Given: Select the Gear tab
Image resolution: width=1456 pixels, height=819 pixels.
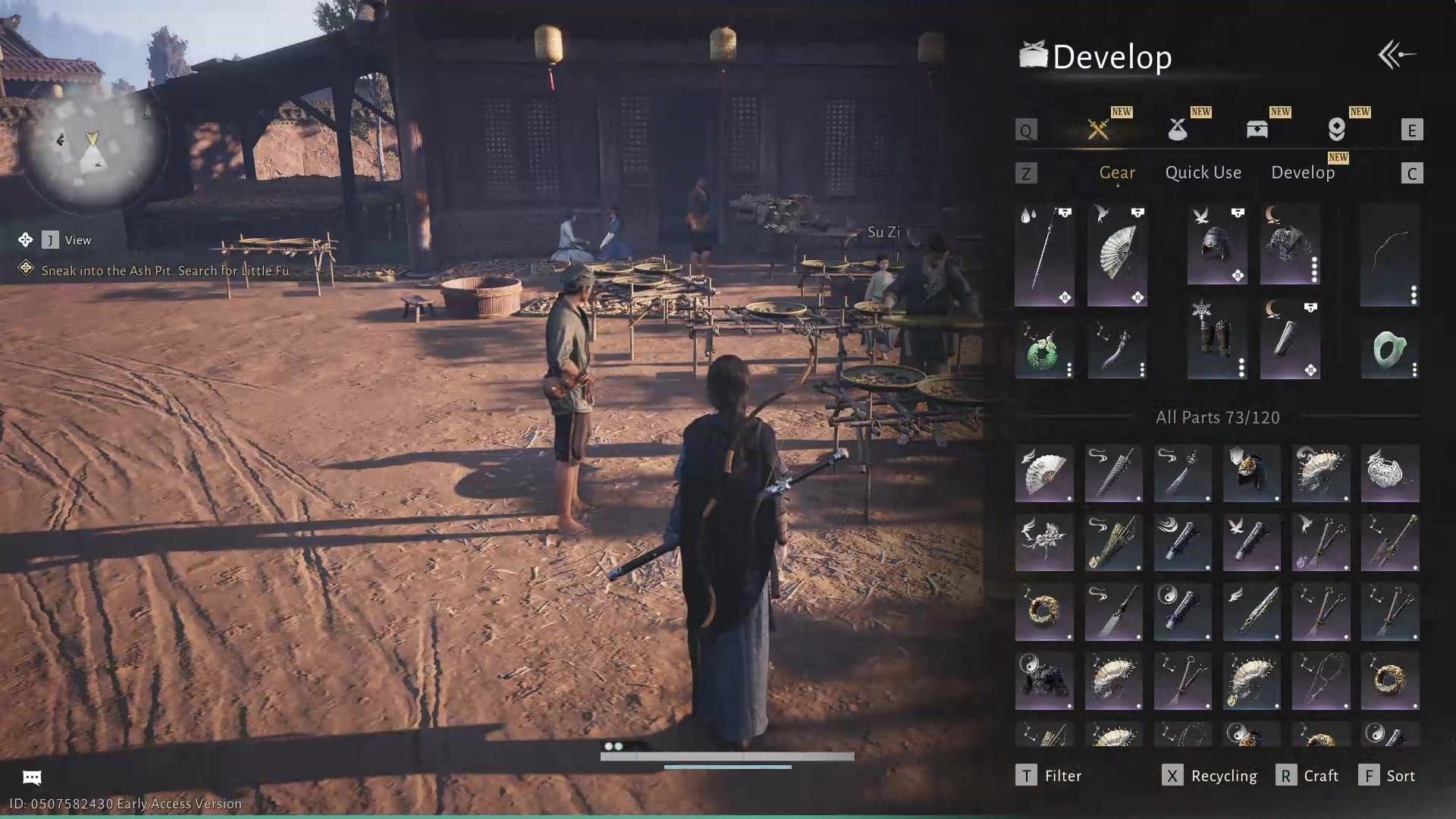Looking at the screenshot, I should pos(1117,173).
